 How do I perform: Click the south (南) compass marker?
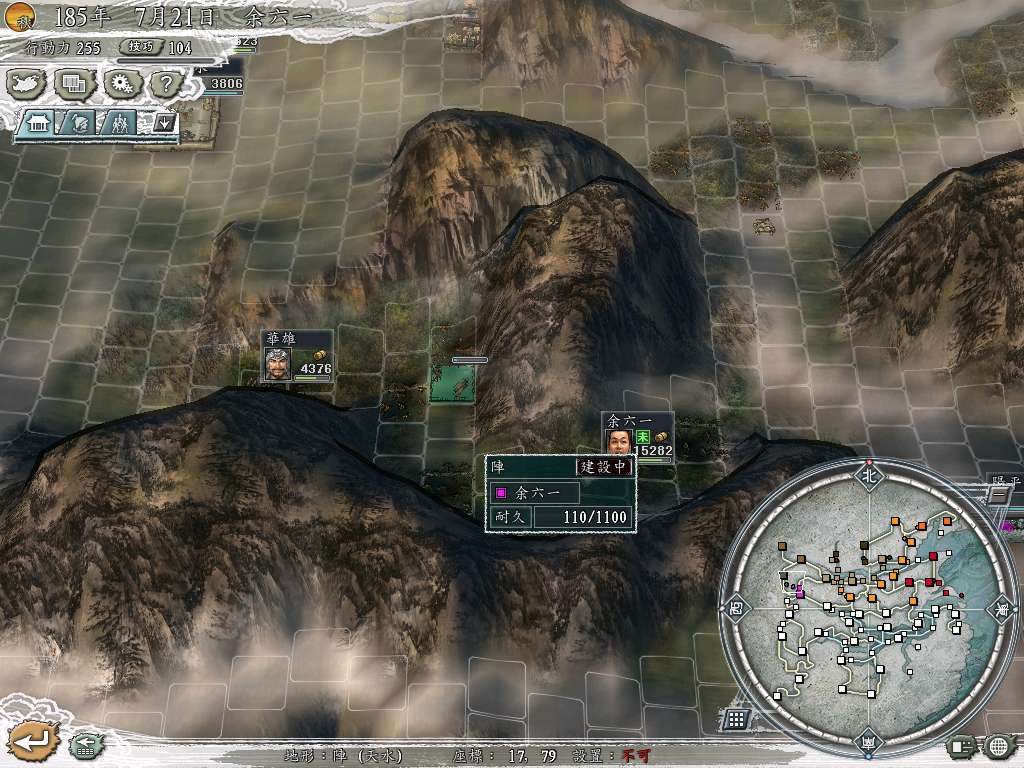tap(867, 741)
